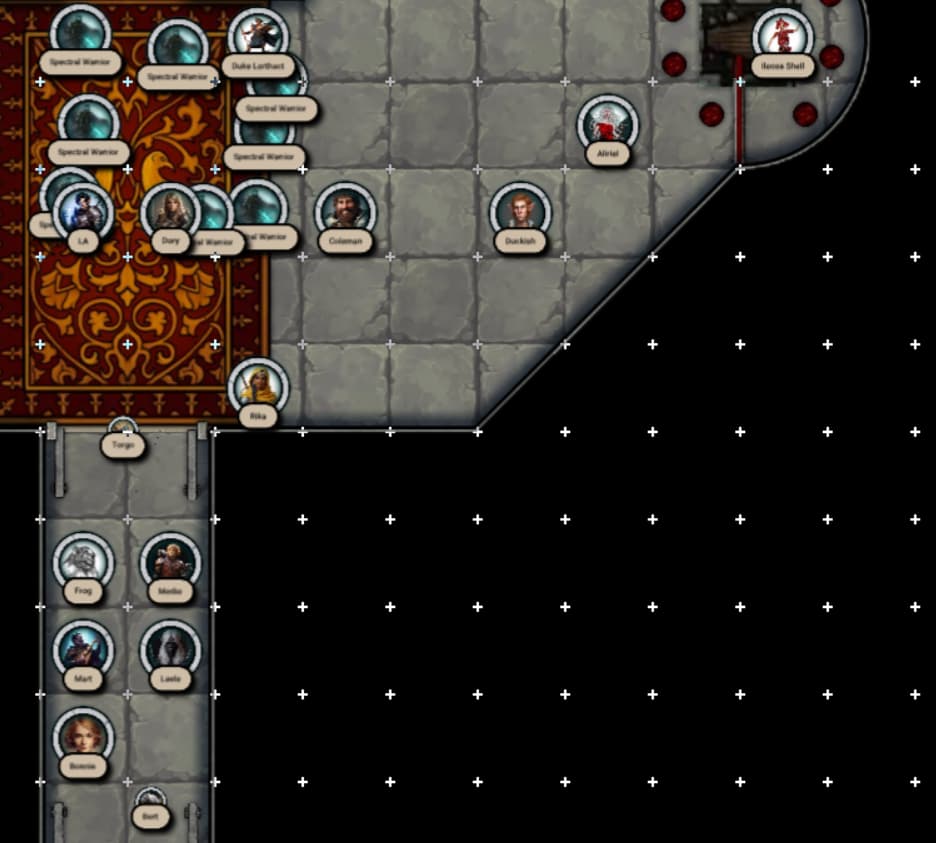This screenshot has height=843, width=936.
Task: Pick the Modio token
Action: click(x=170, y=563)
